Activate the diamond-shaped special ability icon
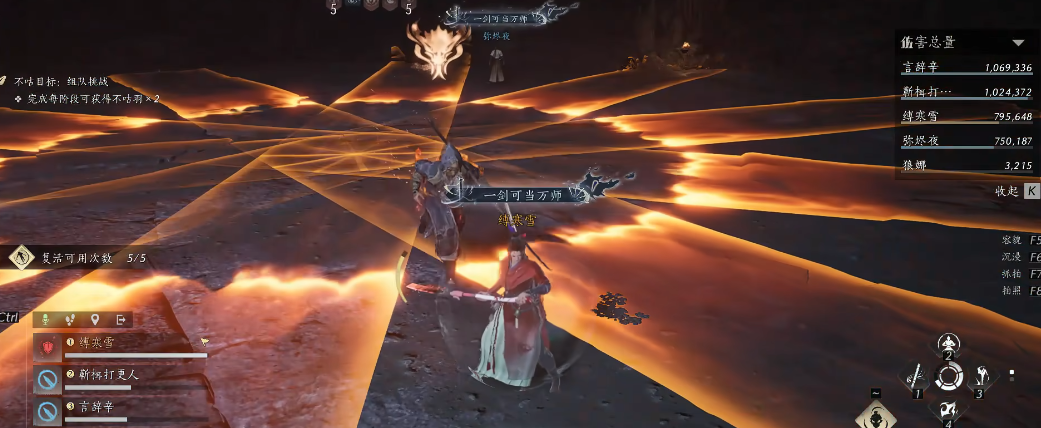The width and height of the screenshot is (1041, 428). point(874,415)
